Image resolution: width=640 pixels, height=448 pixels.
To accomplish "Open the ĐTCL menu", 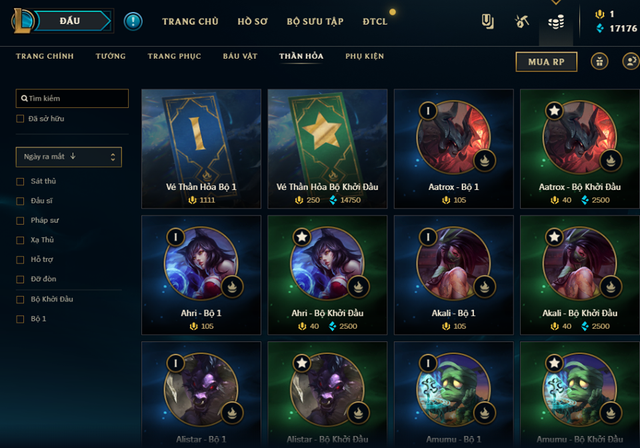I will tap(375, 21).
